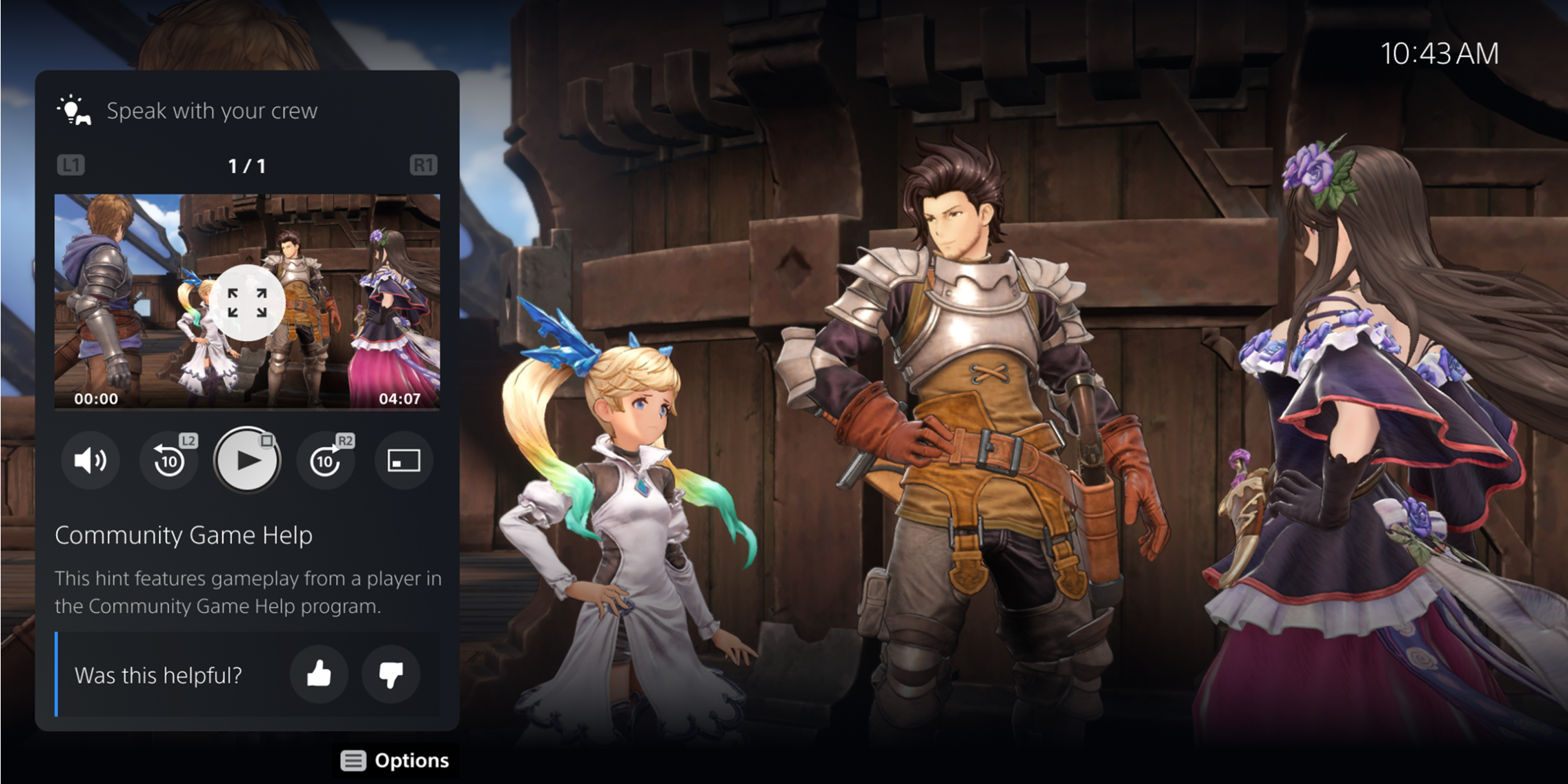Rewind the video 10 seconds

tap(168, 461)
